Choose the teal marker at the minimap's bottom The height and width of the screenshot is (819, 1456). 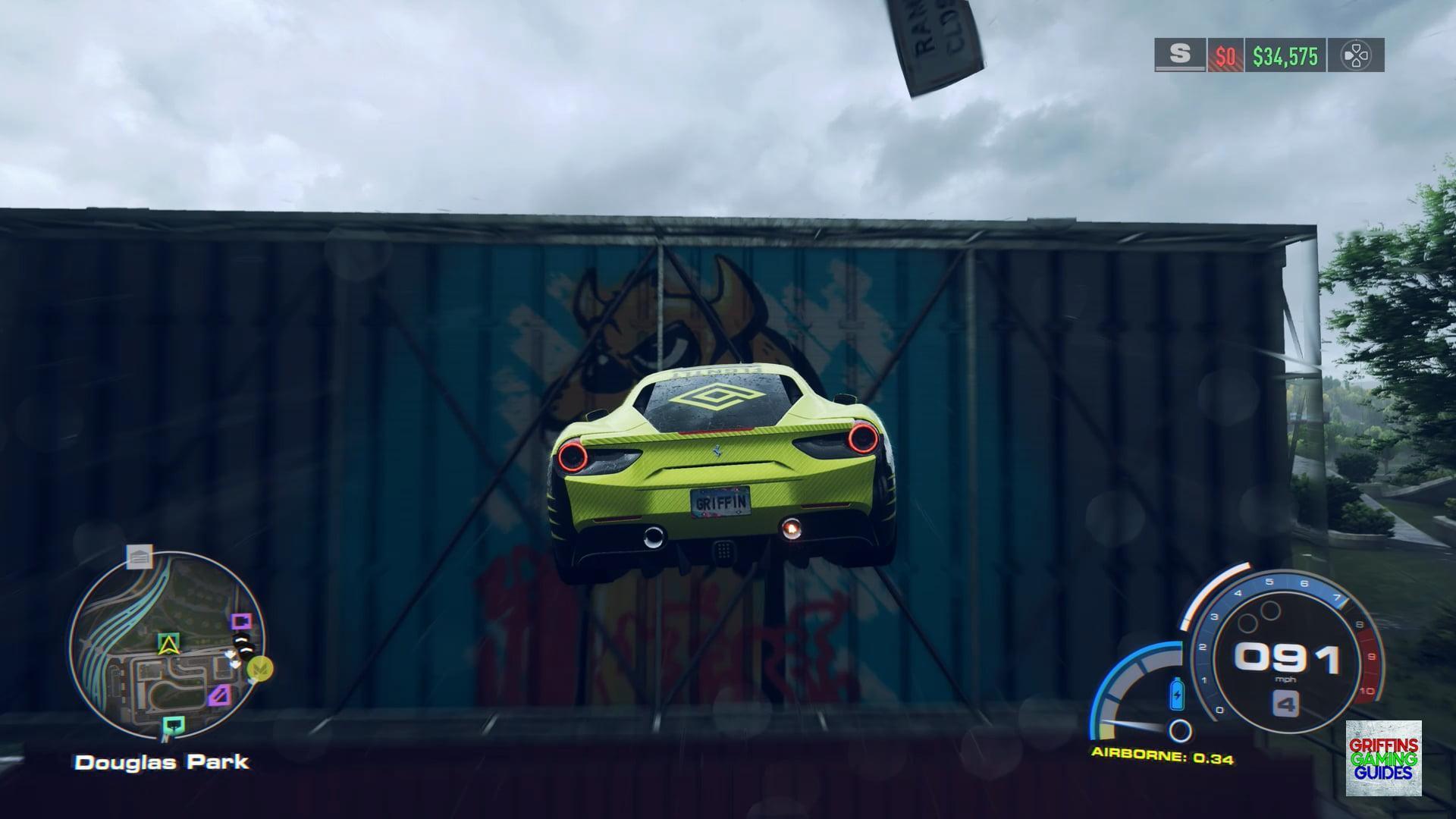point(174,726)
